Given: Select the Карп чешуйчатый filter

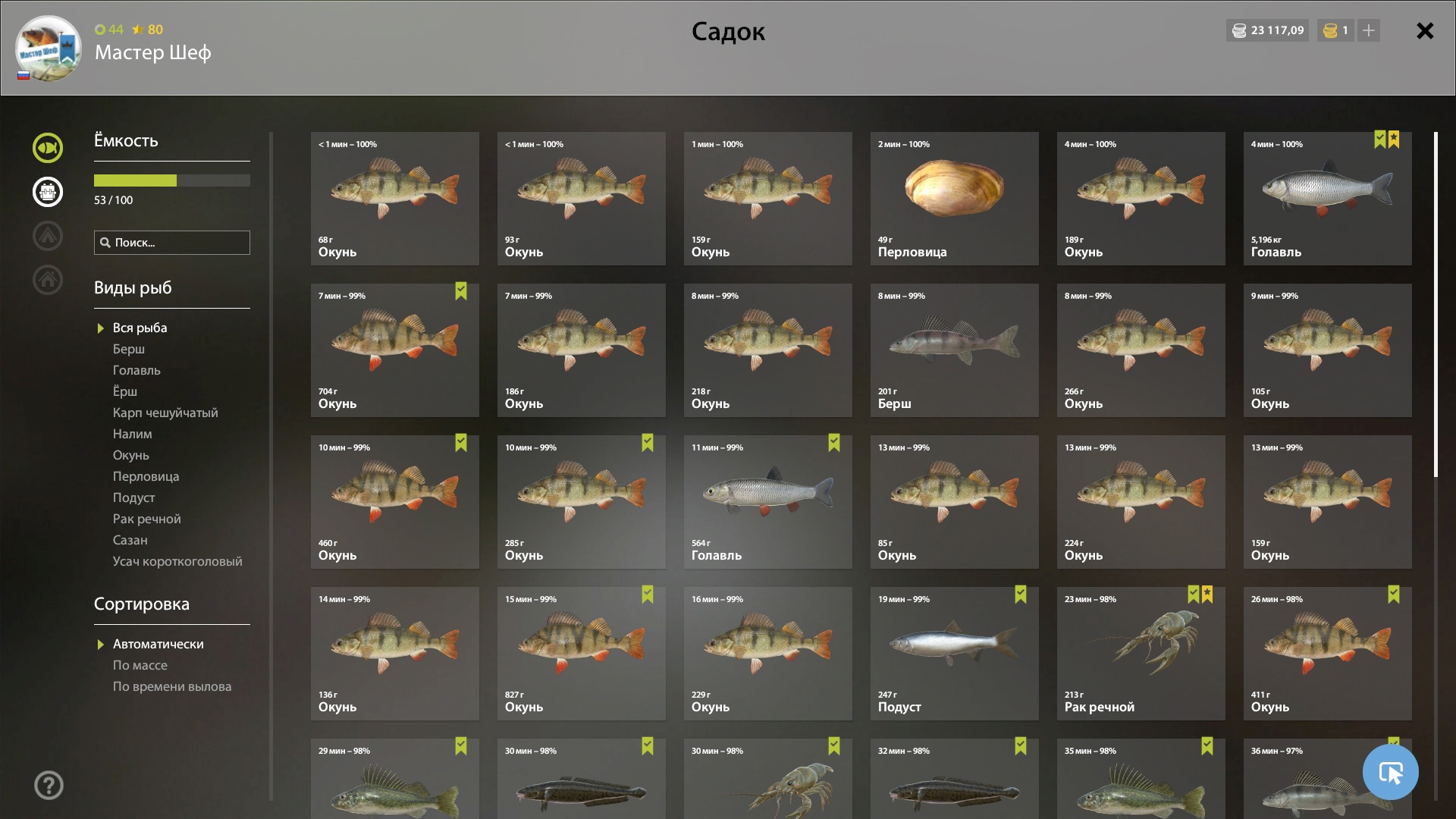Looking at the screenshot, I should [165, 413].
